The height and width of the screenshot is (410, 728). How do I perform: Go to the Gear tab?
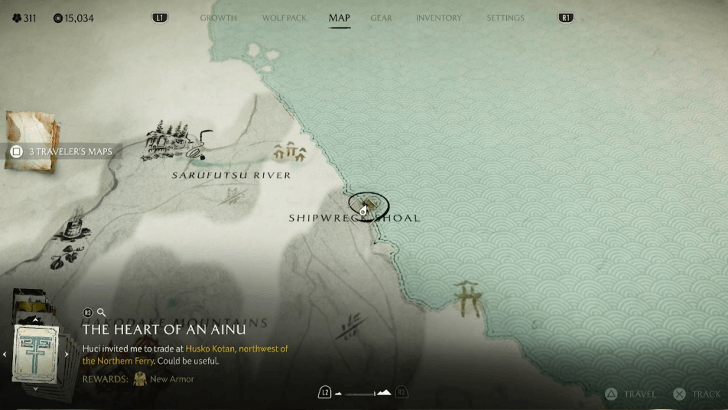click(381, 18)
